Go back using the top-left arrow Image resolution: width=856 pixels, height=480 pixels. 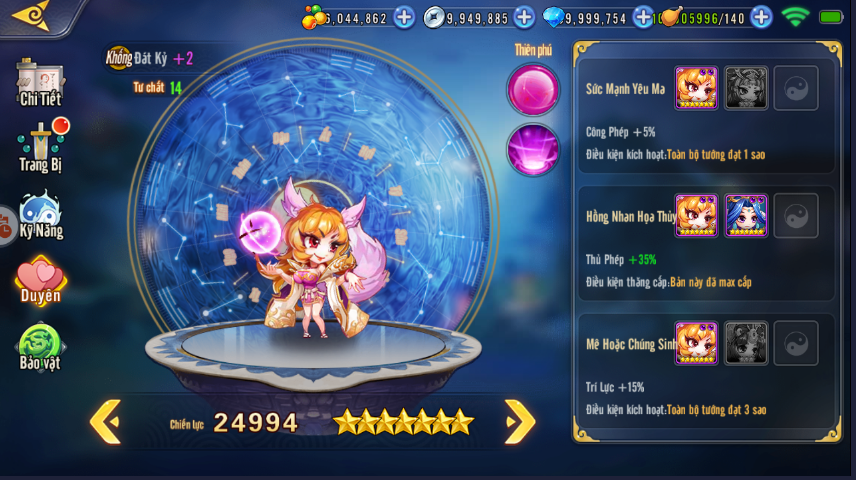click(30, 15)
